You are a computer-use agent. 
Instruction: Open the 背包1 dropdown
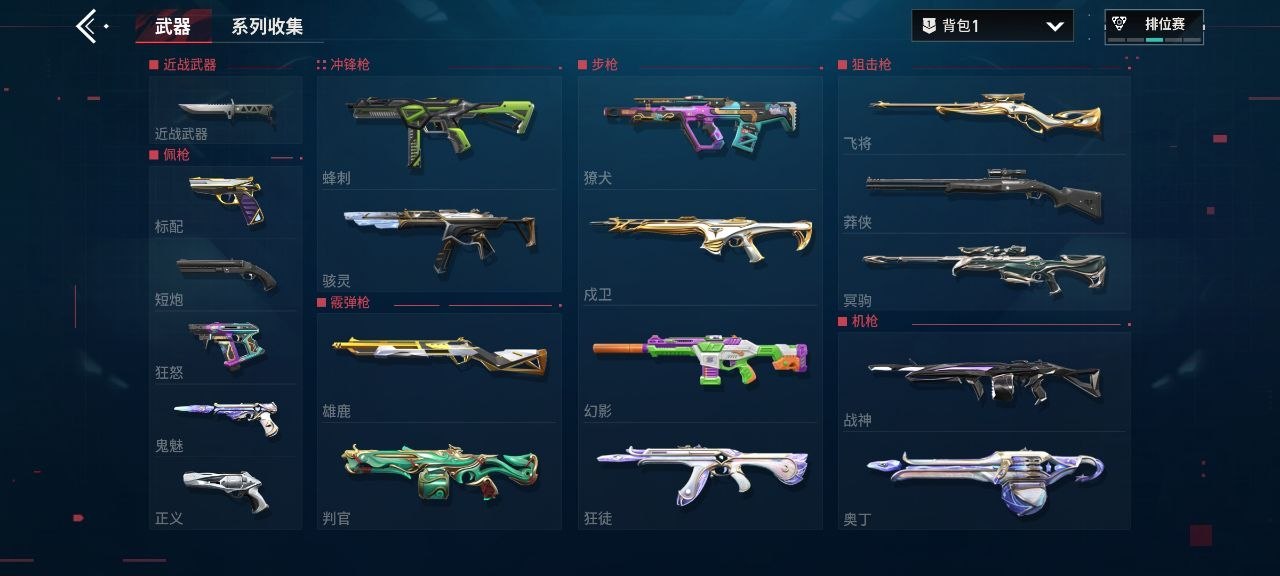pyautogui.click(x=992, y=26)
